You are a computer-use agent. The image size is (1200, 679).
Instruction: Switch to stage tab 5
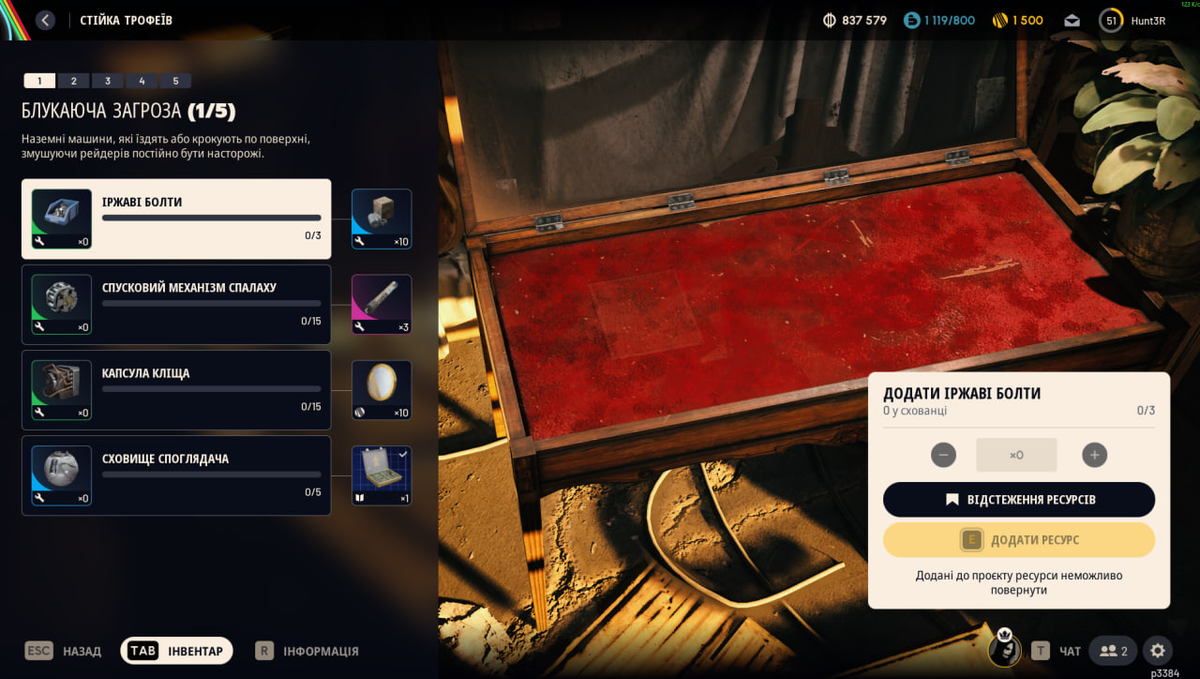tap(175, 81)
